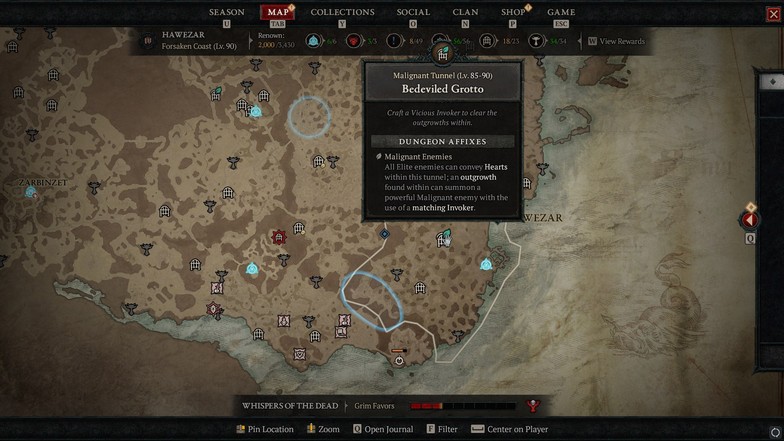
Task: Go to the Clan tab
Action: (465, 12)
